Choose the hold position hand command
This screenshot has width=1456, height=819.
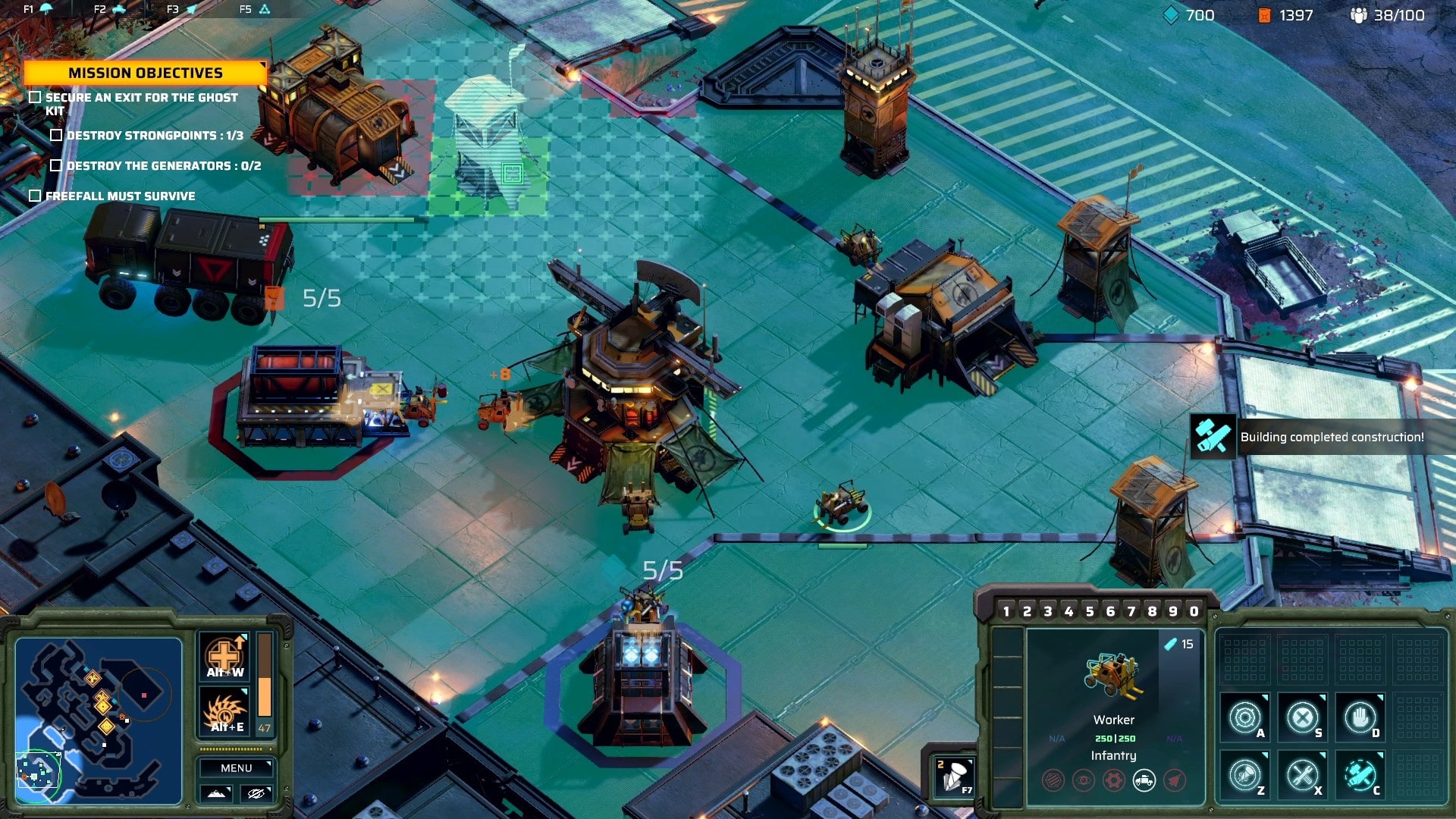[1360, 717]
